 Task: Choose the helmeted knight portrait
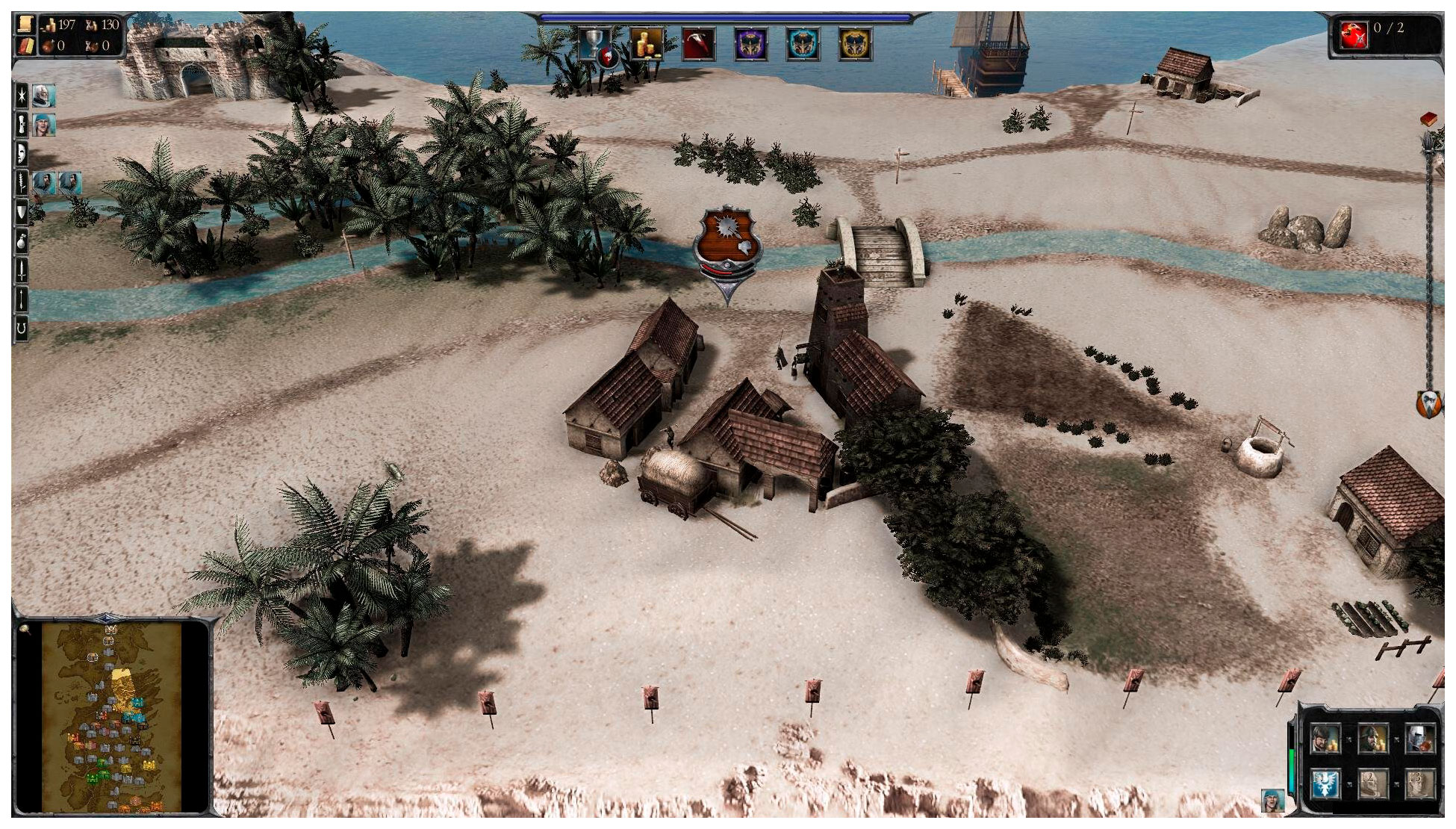coord(1419,739)
